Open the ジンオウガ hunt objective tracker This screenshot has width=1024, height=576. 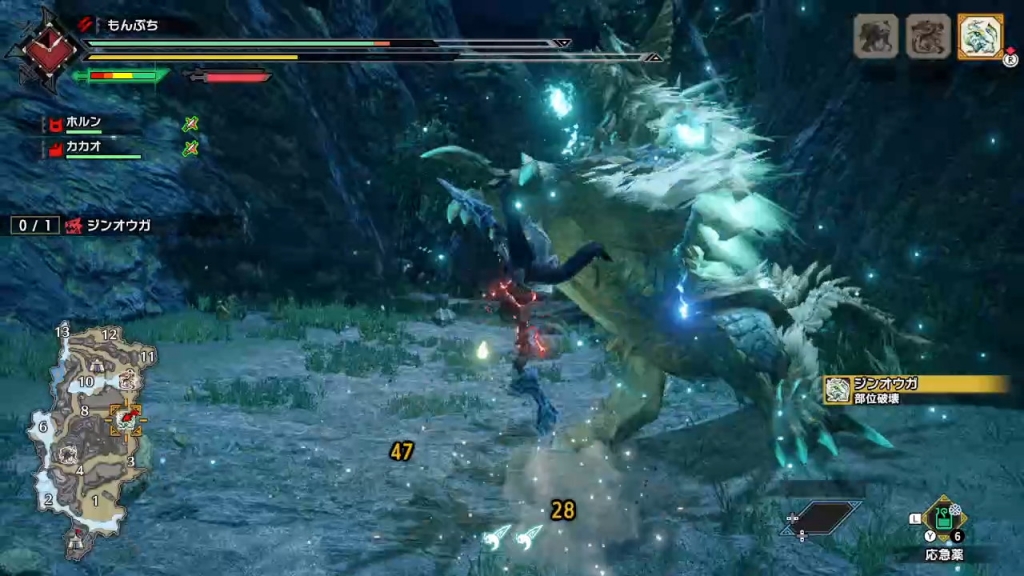pos(82,226)
